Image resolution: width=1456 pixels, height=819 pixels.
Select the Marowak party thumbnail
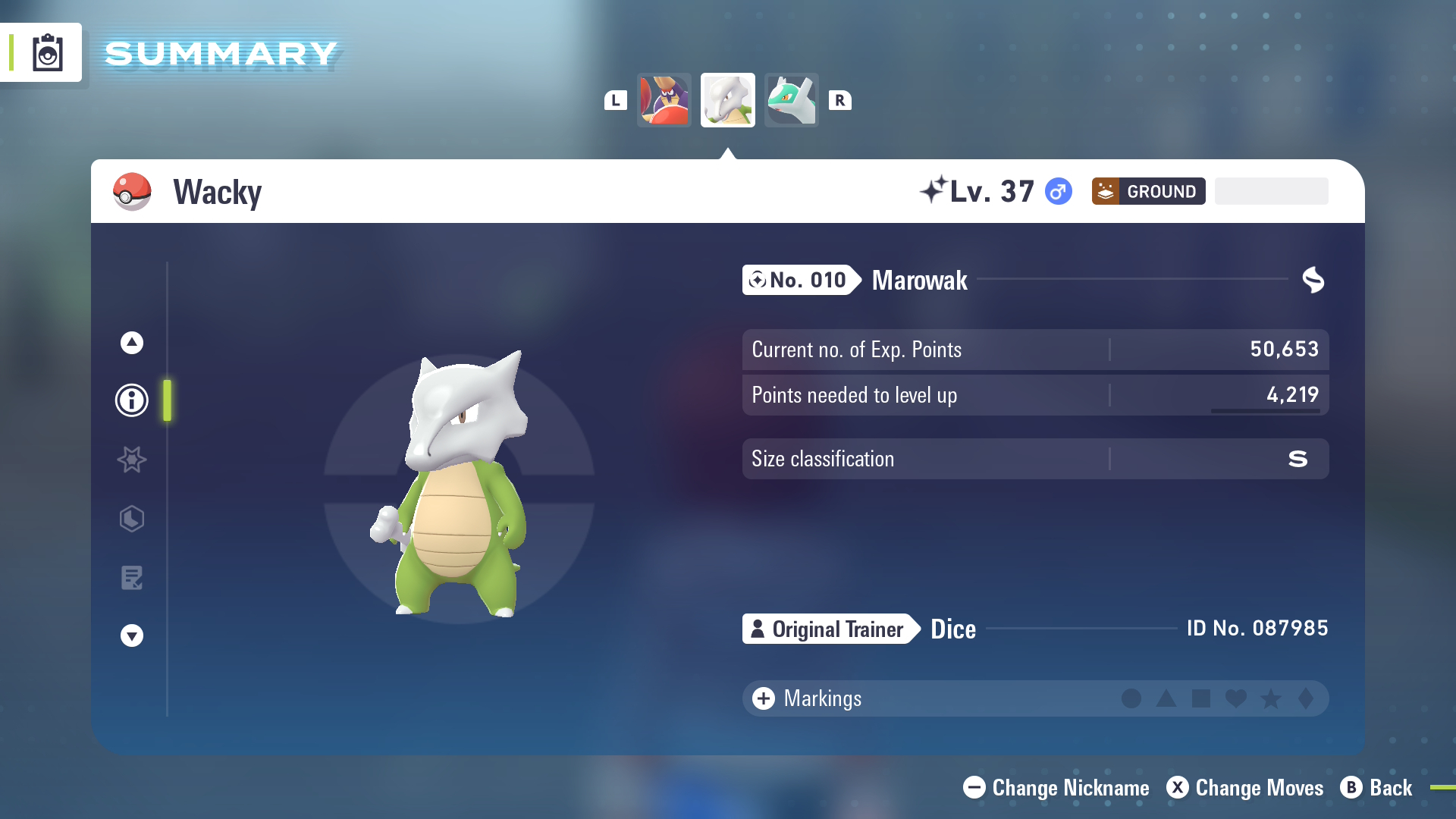coord(728,100)
